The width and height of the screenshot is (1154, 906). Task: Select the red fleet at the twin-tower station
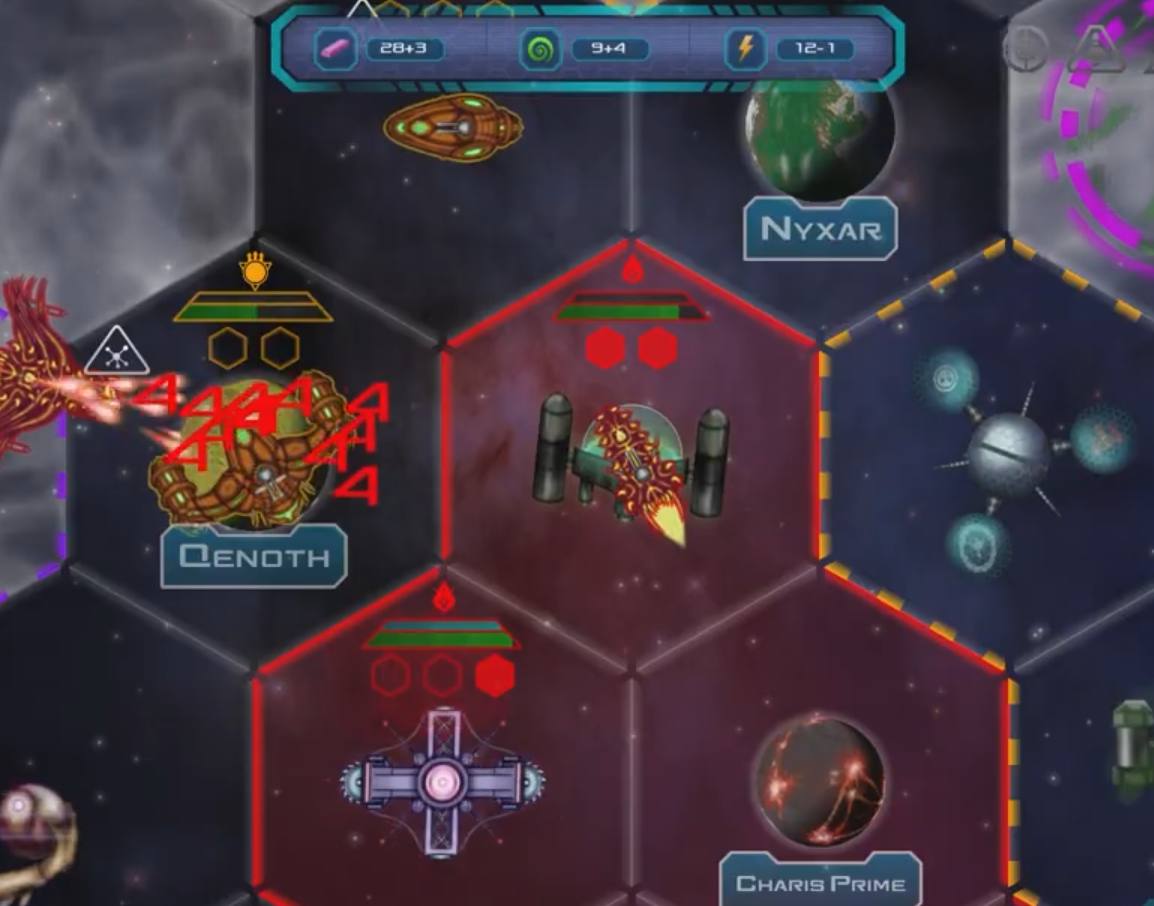click(633, 462)
